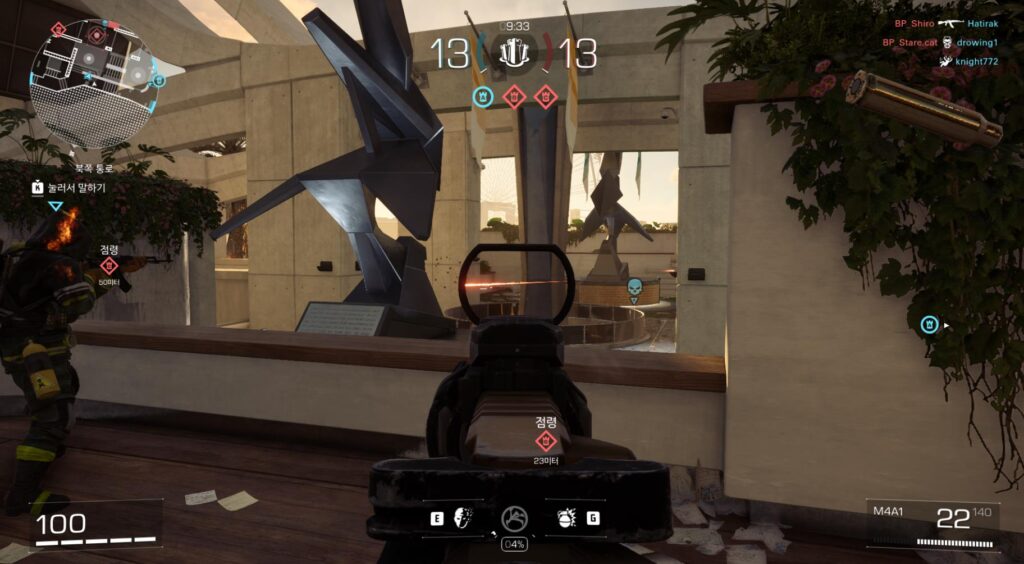Image resolution: width=1024 pixels, height=564 pixels.
Task: Select the blue captured objective icon
Action: (483, 97)
